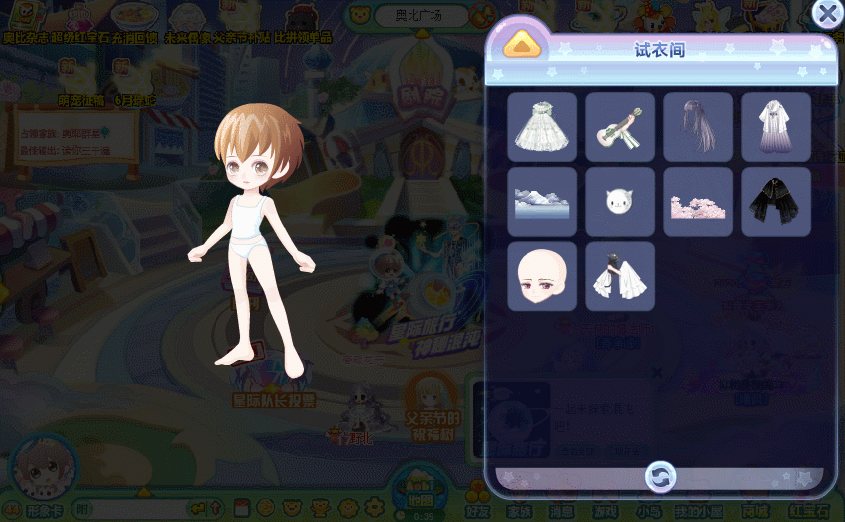The width and height of the screenshot is (845, 522).
Task: Click the yellow up-arrow button beside 试衣间
Action: pyautogui.click(x=521, y=45)
